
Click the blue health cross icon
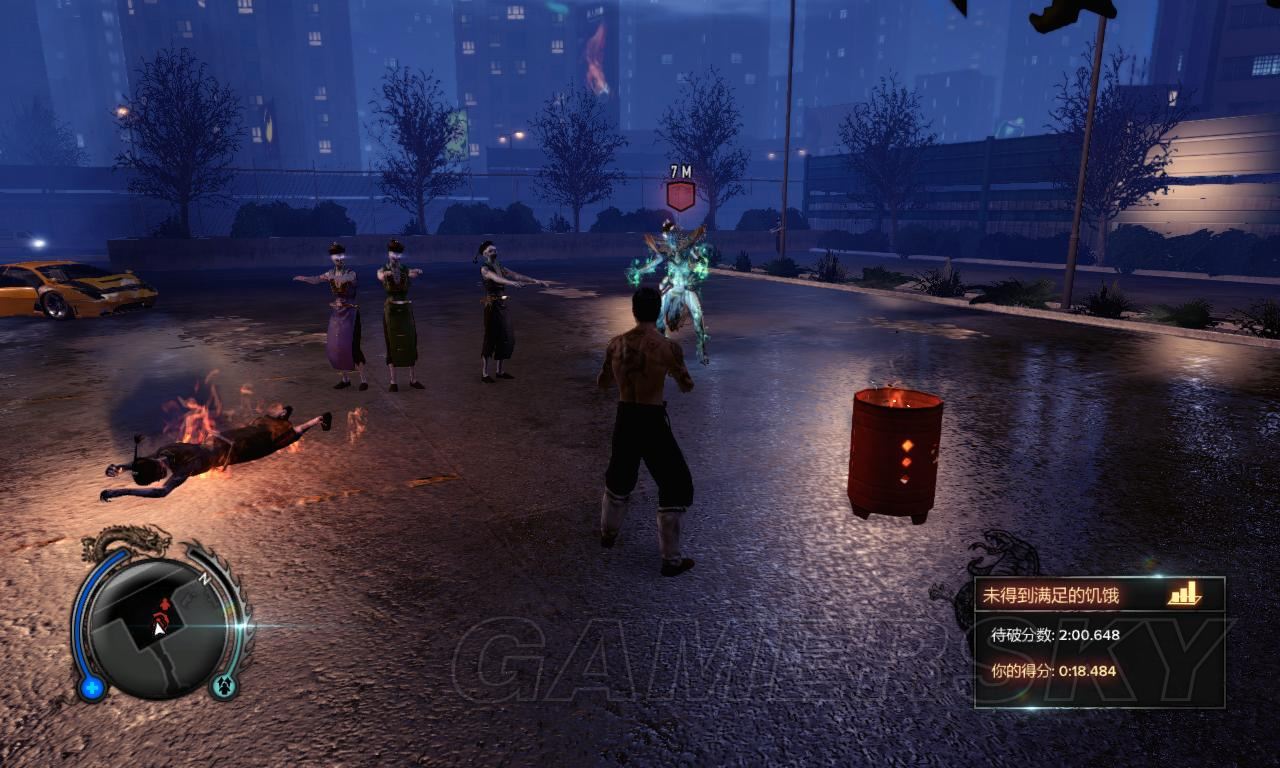click(93, 687)
